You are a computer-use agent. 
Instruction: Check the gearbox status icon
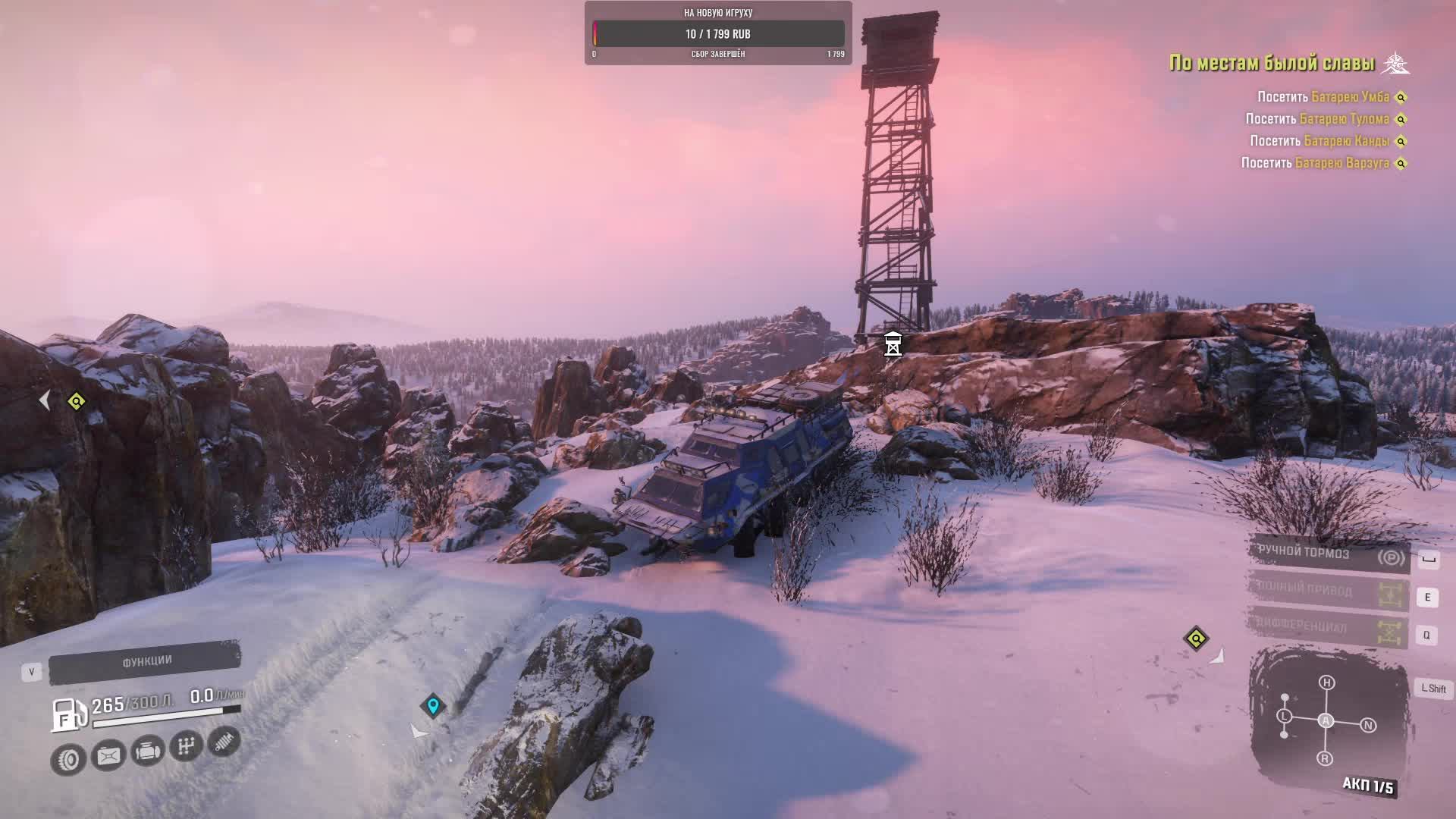(186, 746)
